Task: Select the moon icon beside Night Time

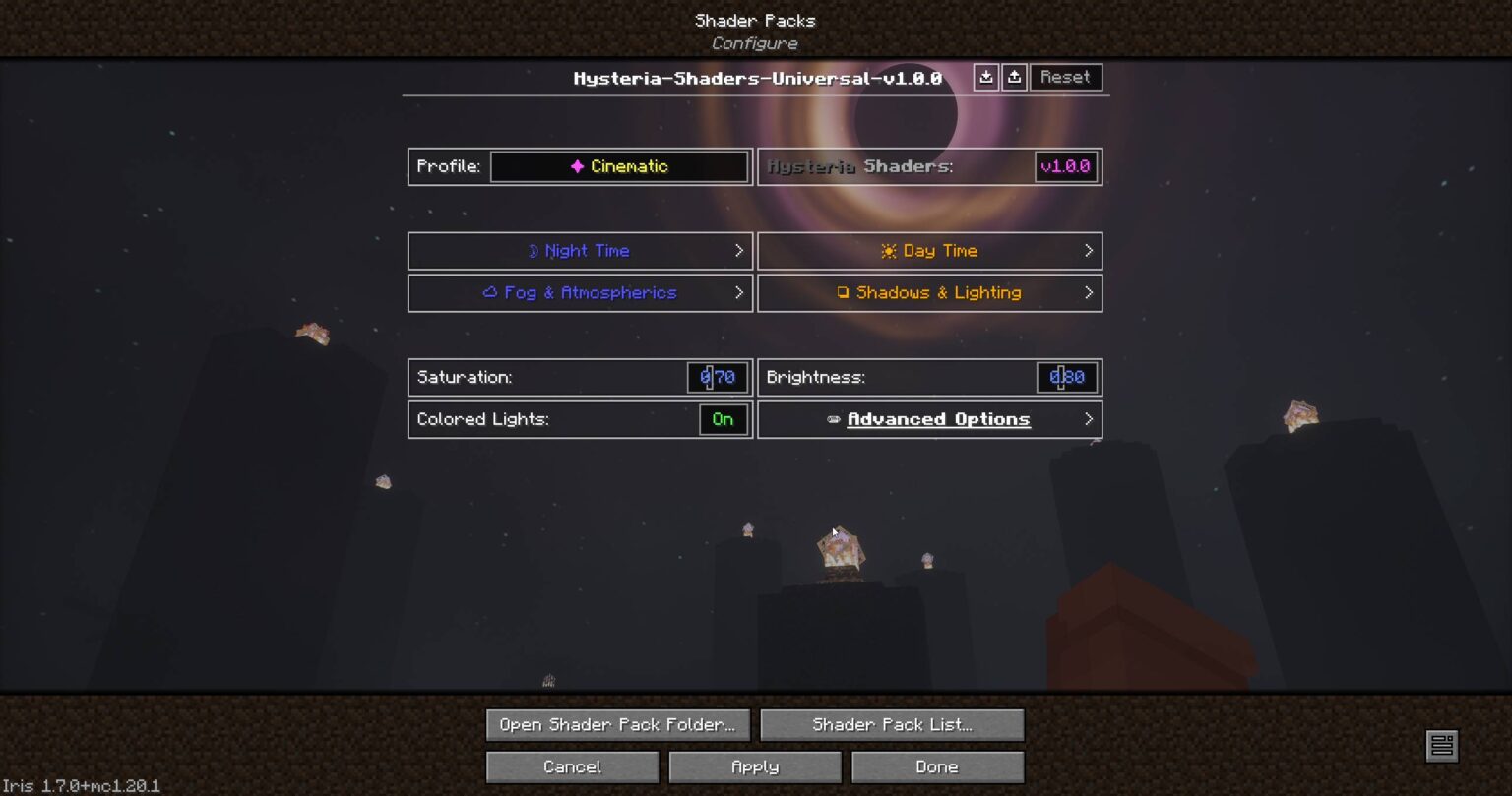Action: (533, 251)
